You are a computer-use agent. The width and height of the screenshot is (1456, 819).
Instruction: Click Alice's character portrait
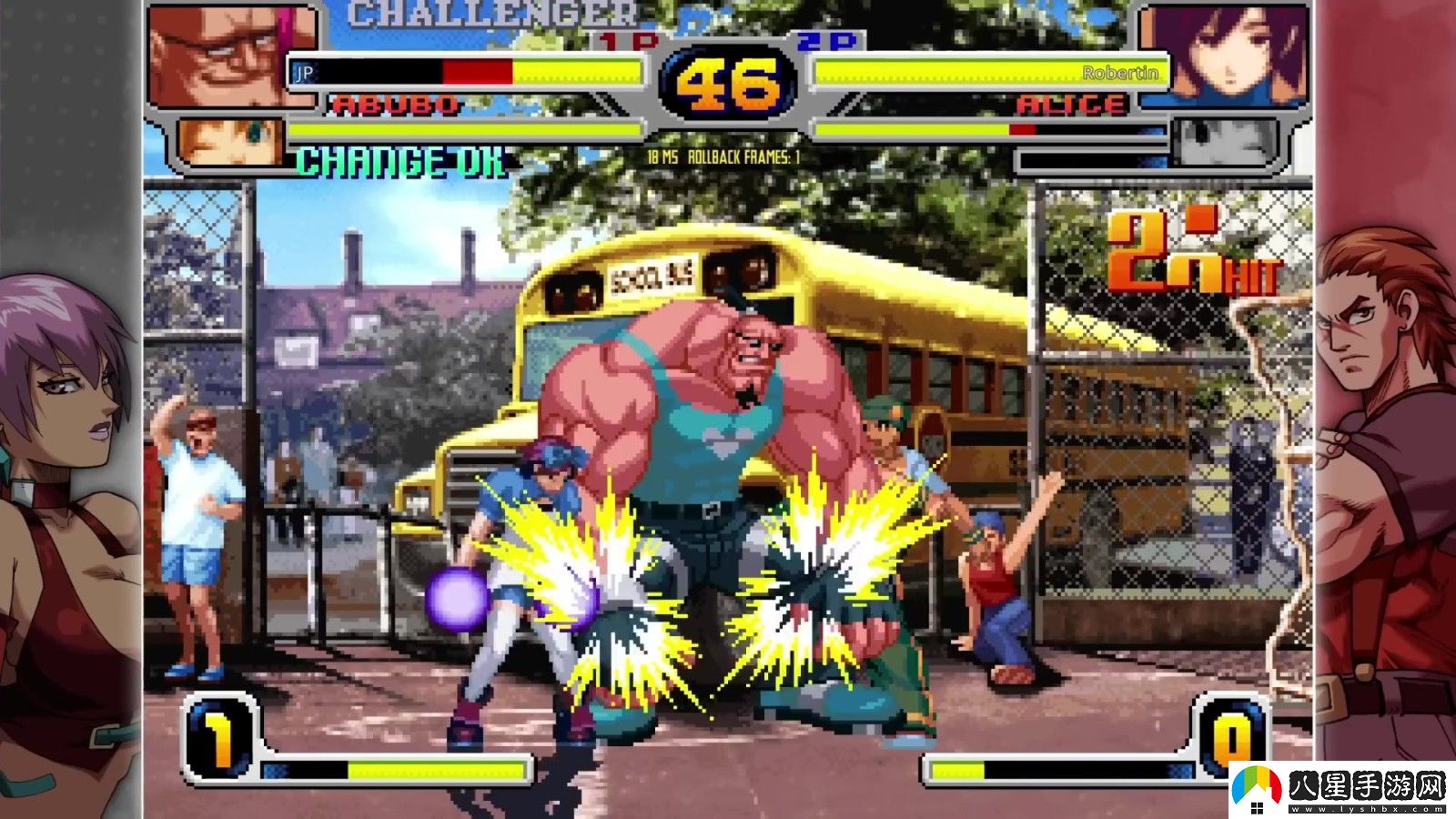pos(1225,55)
